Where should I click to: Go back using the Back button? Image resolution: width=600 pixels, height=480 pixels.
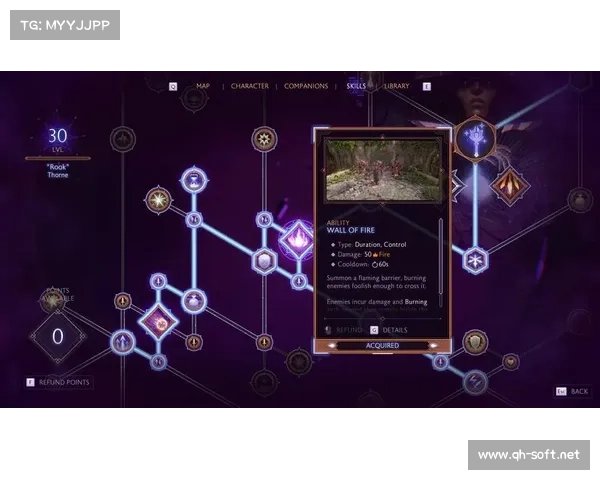click(573, 391)
